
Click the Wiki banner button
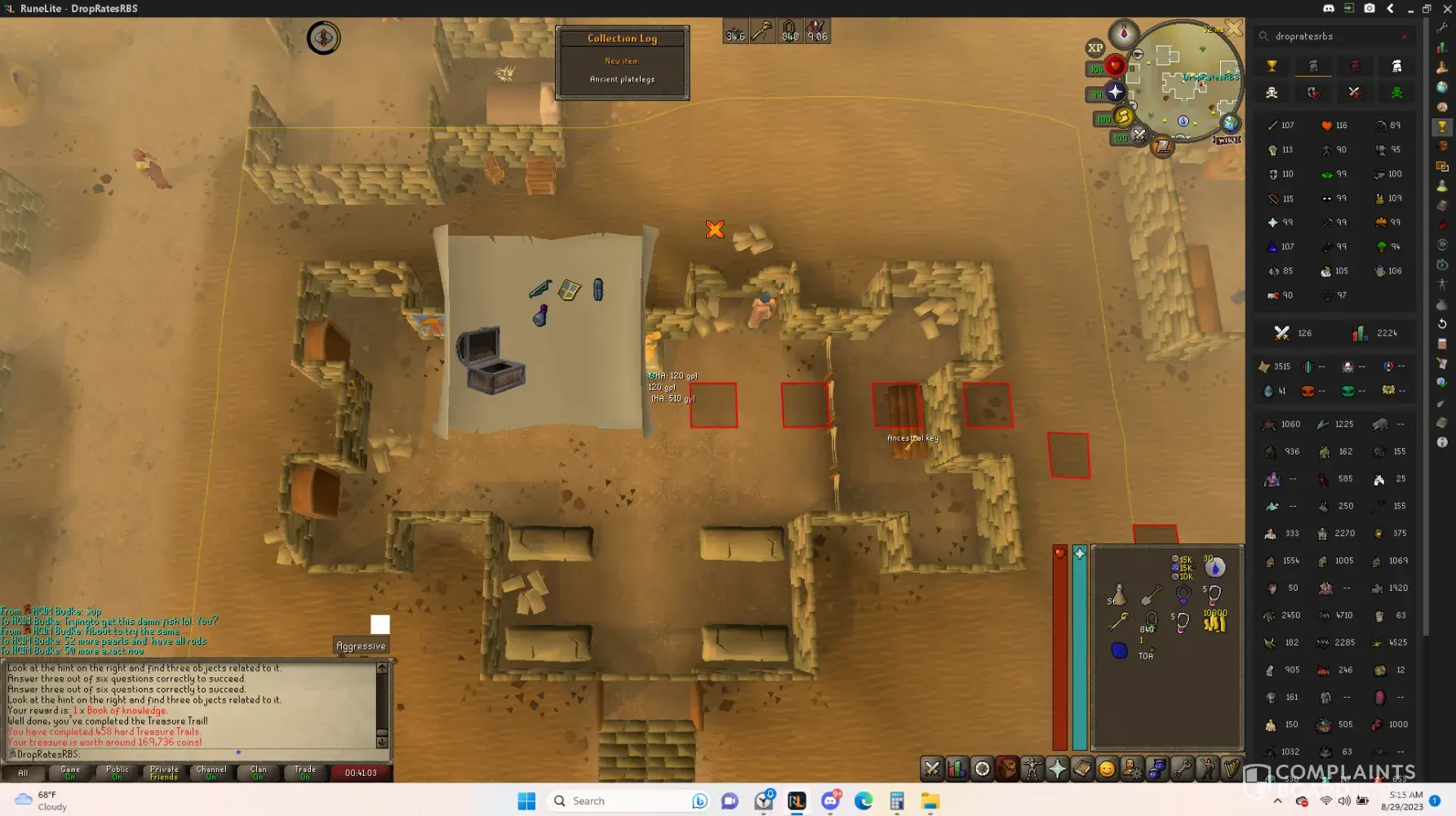[1227, 140]
